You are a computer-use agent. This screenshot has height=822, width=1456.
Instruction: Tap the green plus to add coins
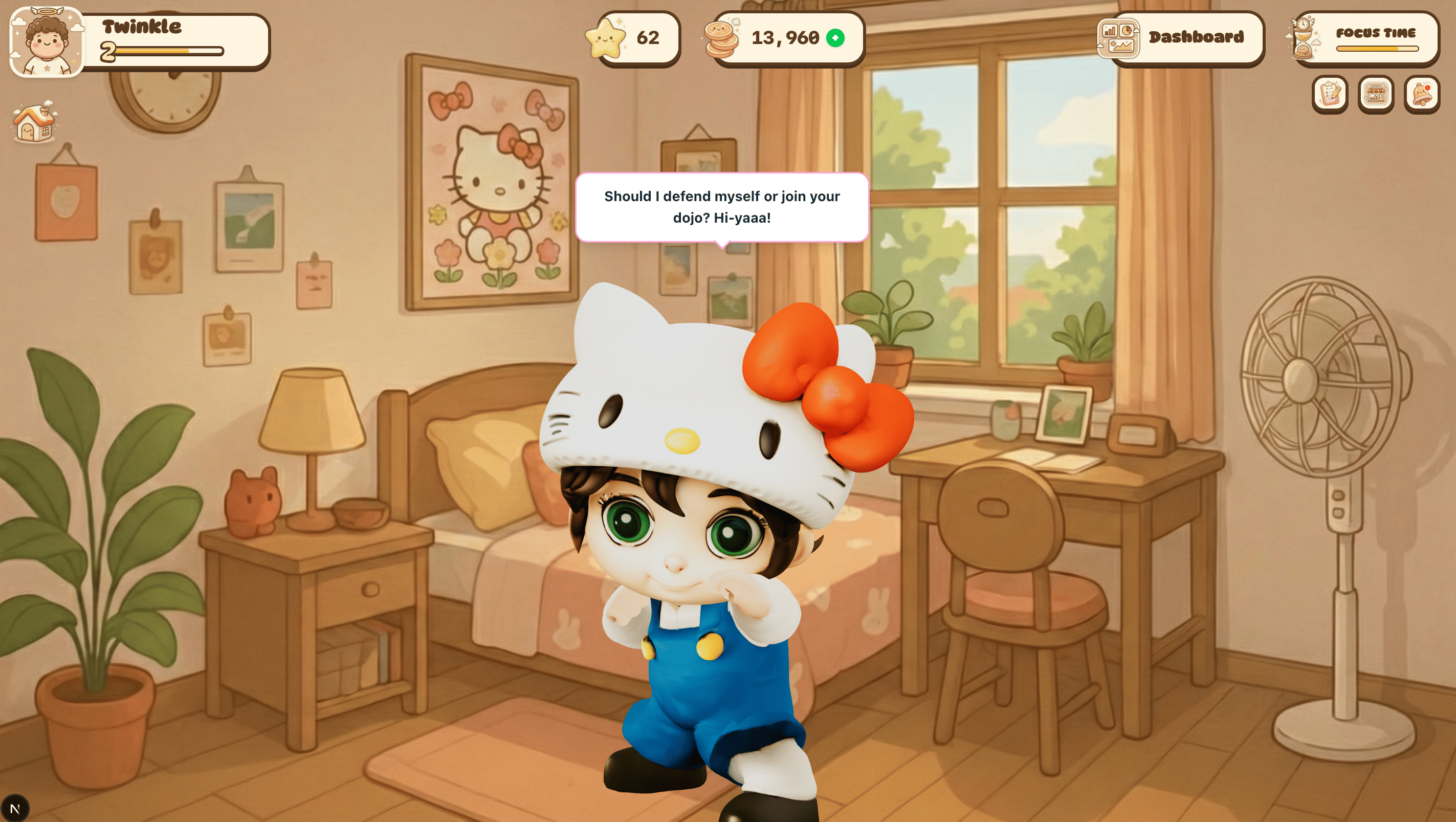point(835,38)
